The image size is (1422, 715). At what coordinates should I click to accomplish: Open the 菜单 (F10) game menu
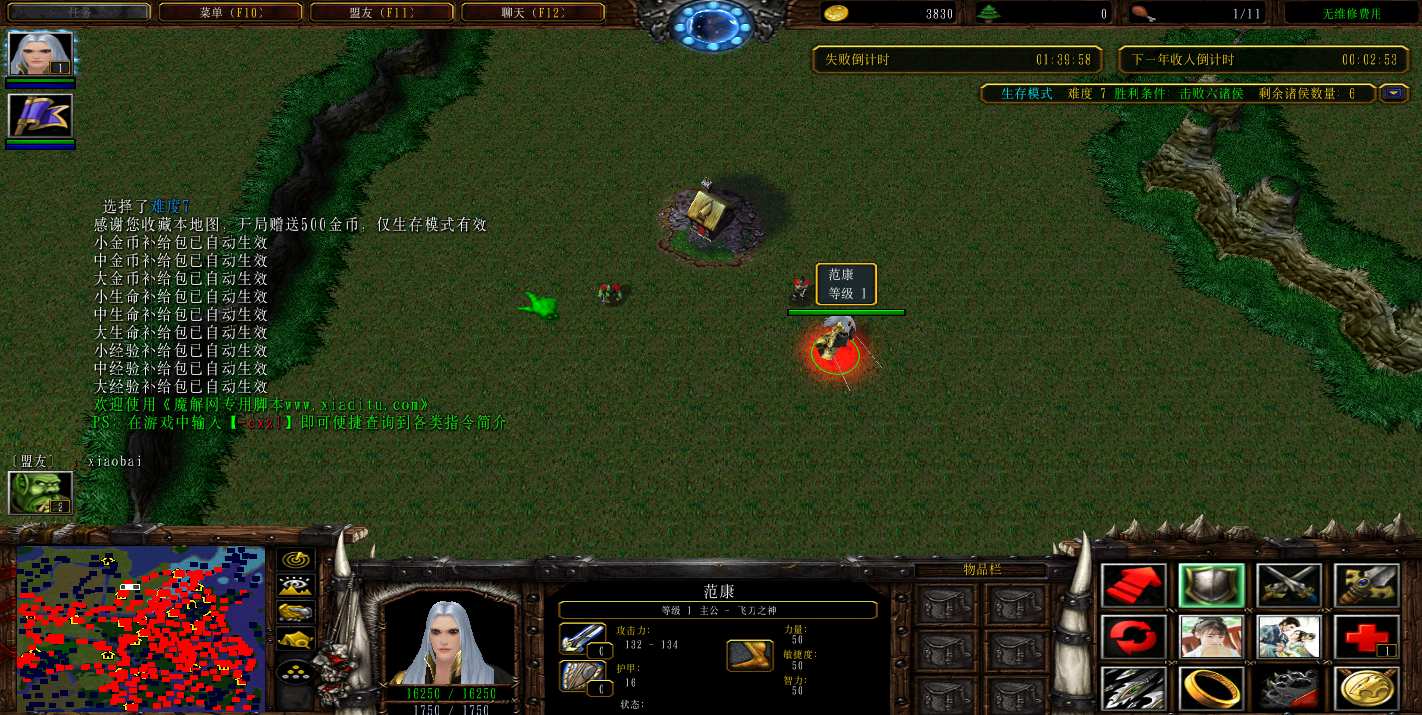pyautogui.click(x=230, y=13)
